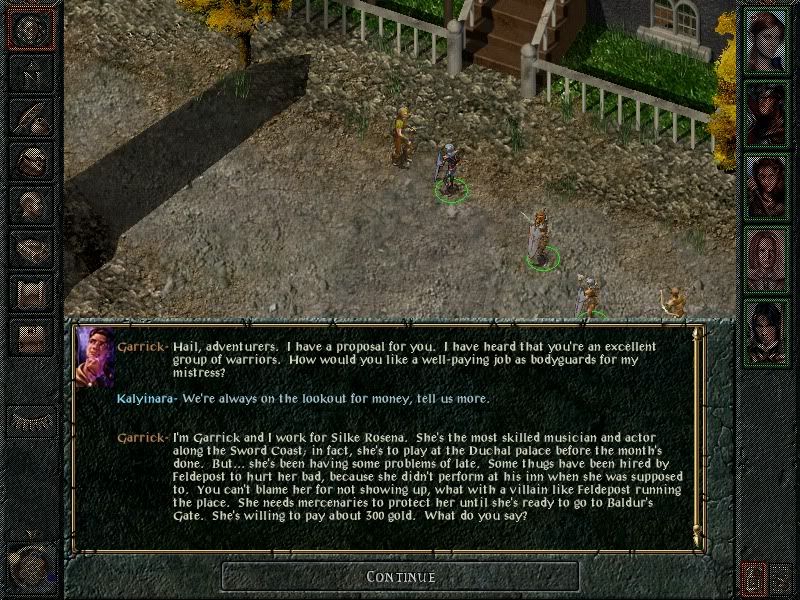Open the area map with the N arrow icon
This screenshot has height=600, width=800.
click(x=32, y=74)
